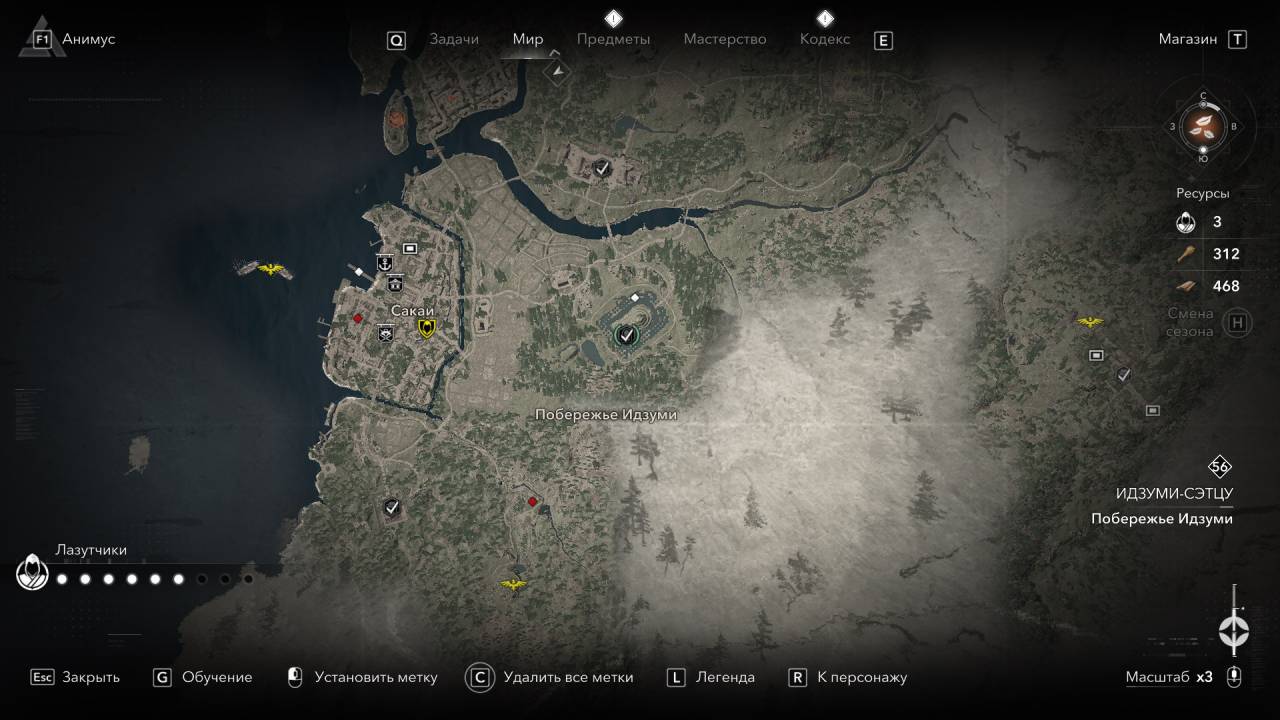
Task: Select the eagle viewpoint on the ship
Action: pyautogui.click(x=271, y=269)
